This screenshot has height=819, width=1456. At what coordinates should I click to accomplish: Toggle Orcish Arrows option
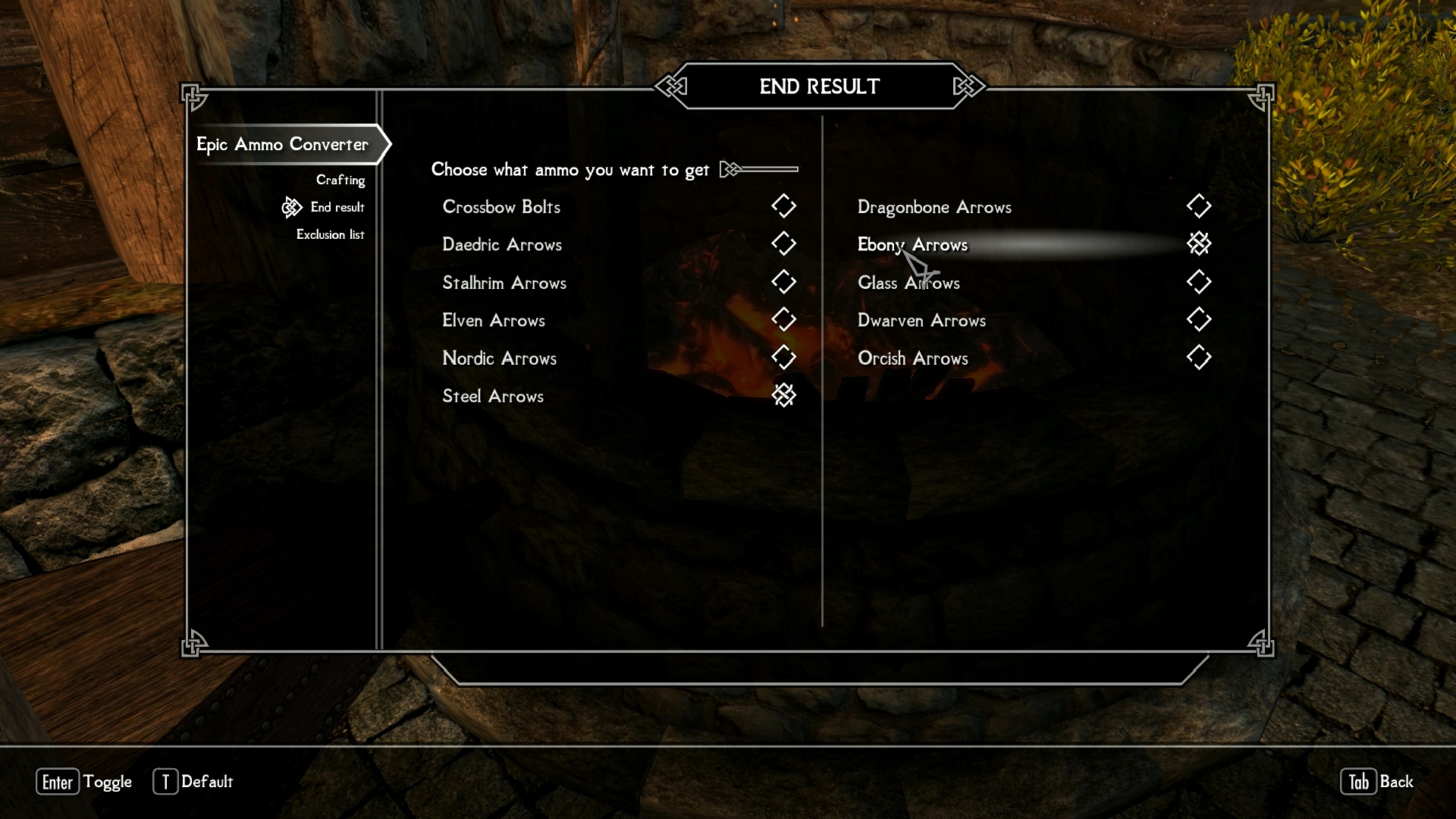click(x=1198, y=358)
